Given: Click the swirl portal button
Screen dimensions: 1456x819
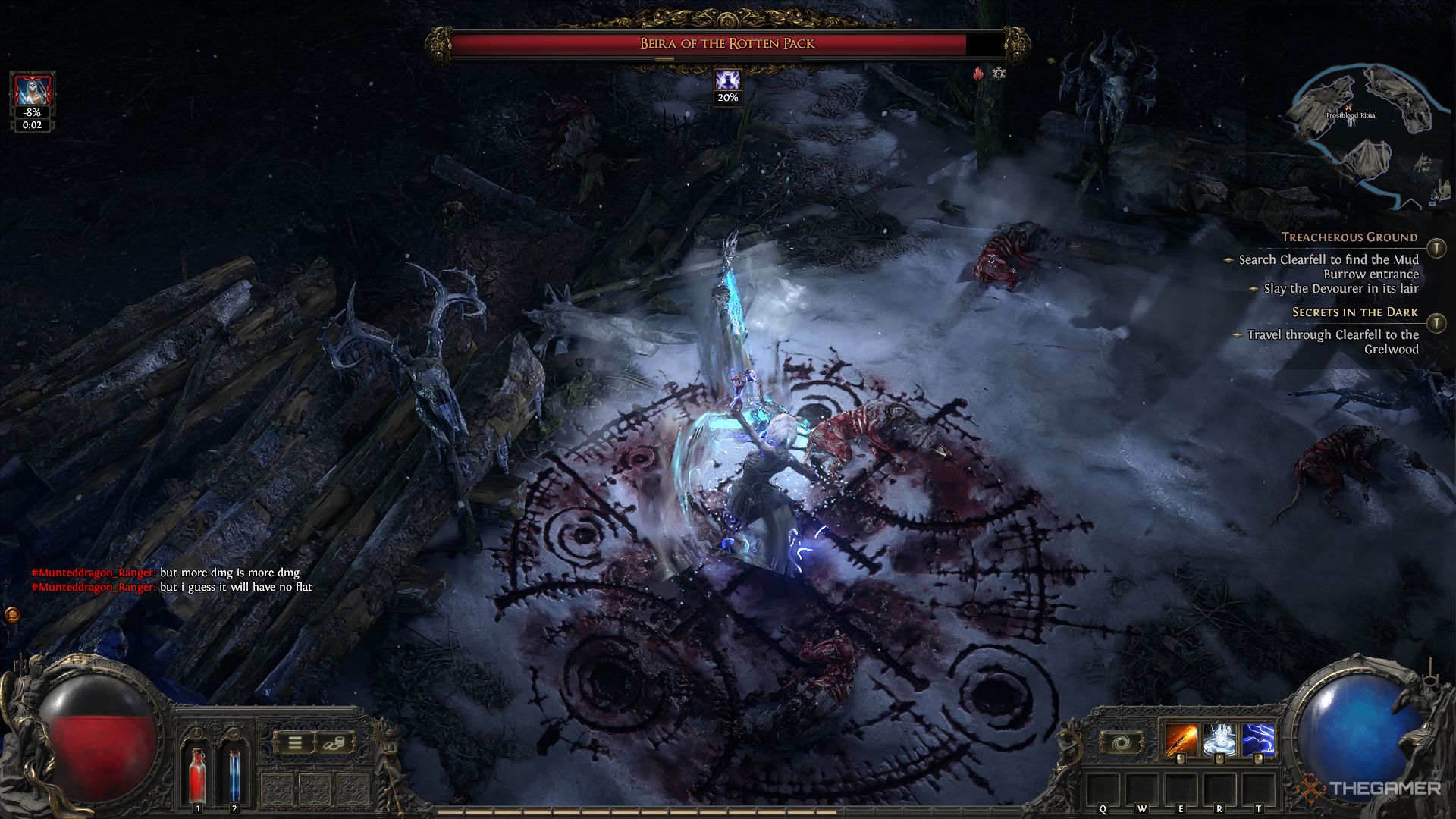Looking at the screenshot, I should (x=1121, y=742).
